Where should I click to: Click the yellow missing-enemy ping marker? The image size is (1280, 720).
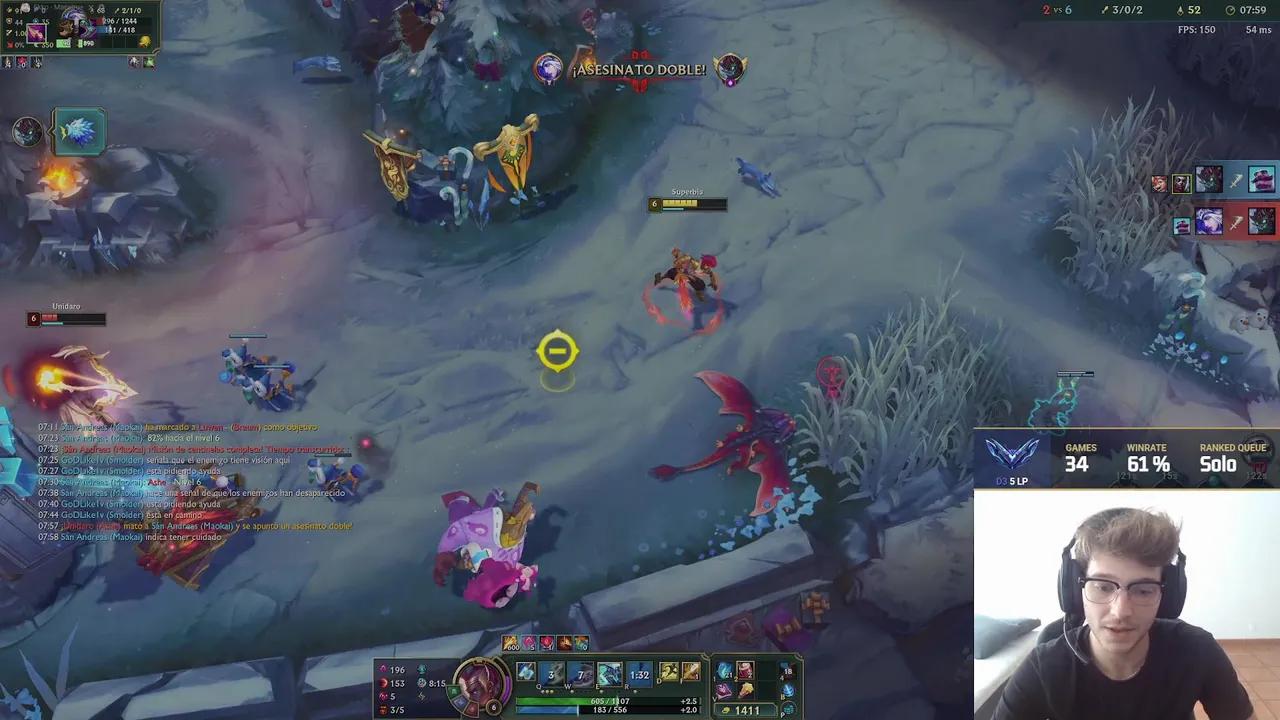(557, 350)
